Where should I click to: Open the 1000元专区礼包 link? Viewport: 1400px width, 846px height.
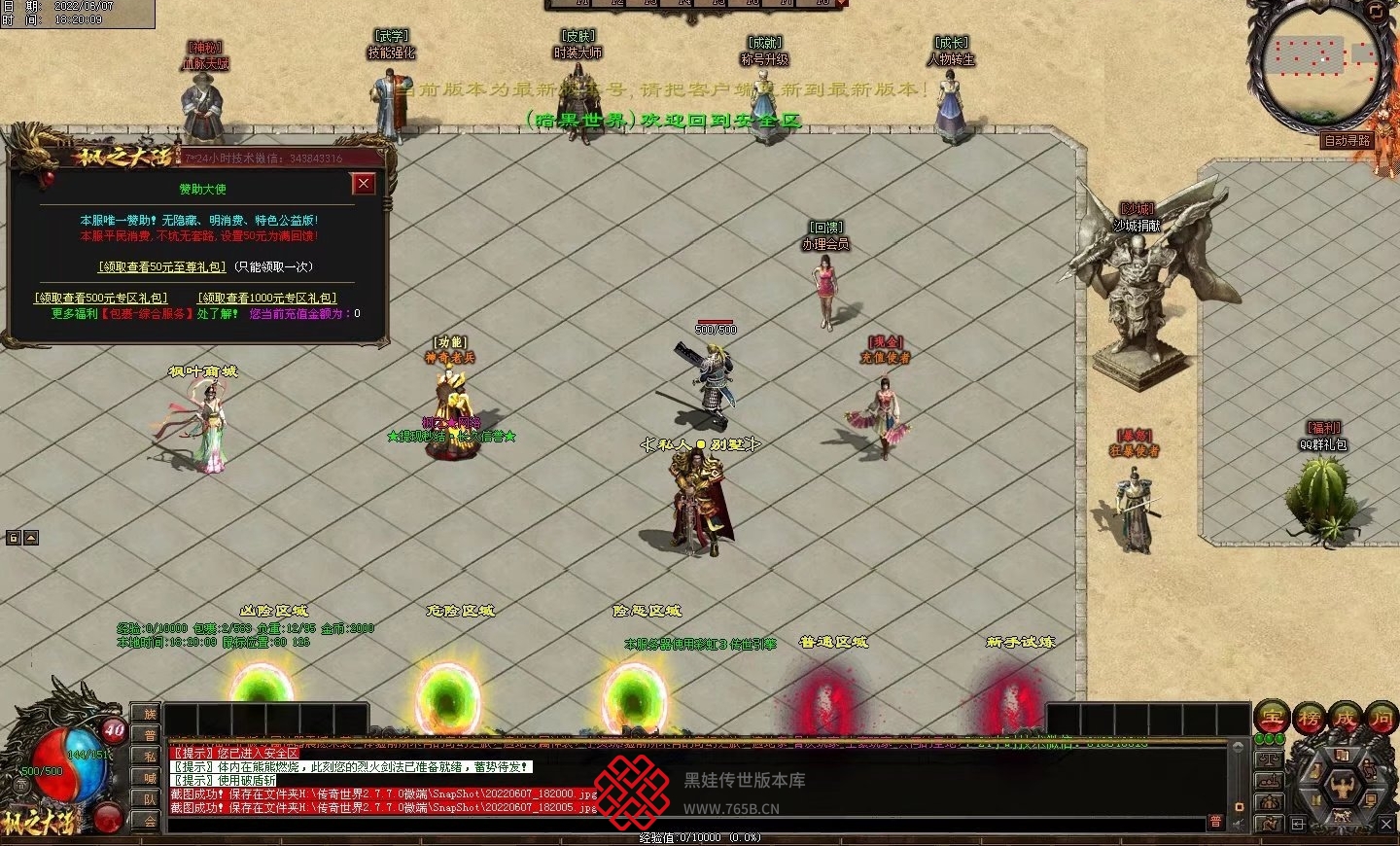pyautogui.click(x=267, y=298)
